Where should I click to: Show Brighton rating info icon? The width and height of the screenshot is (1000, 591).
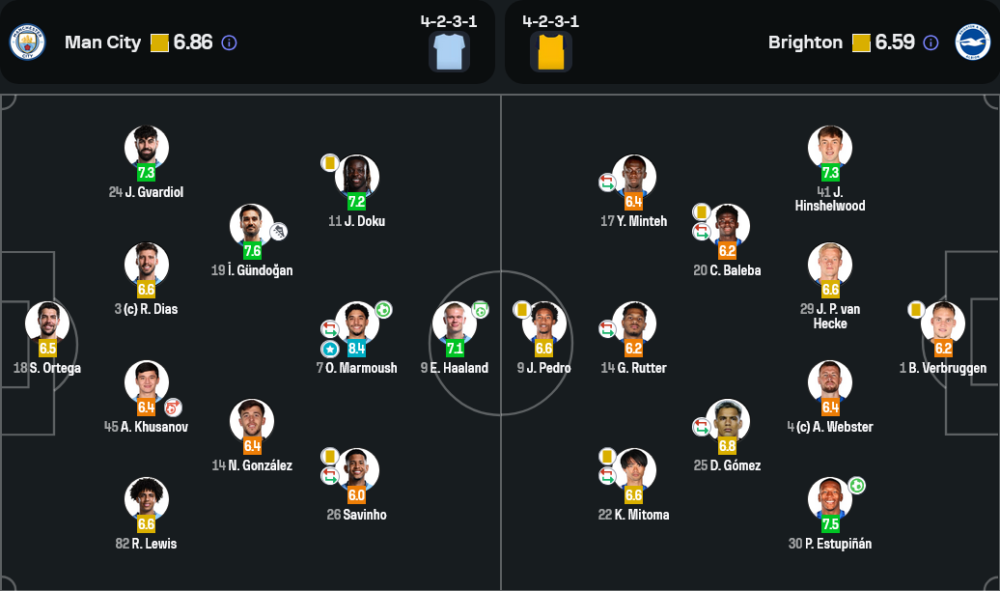tap(931, 43)
